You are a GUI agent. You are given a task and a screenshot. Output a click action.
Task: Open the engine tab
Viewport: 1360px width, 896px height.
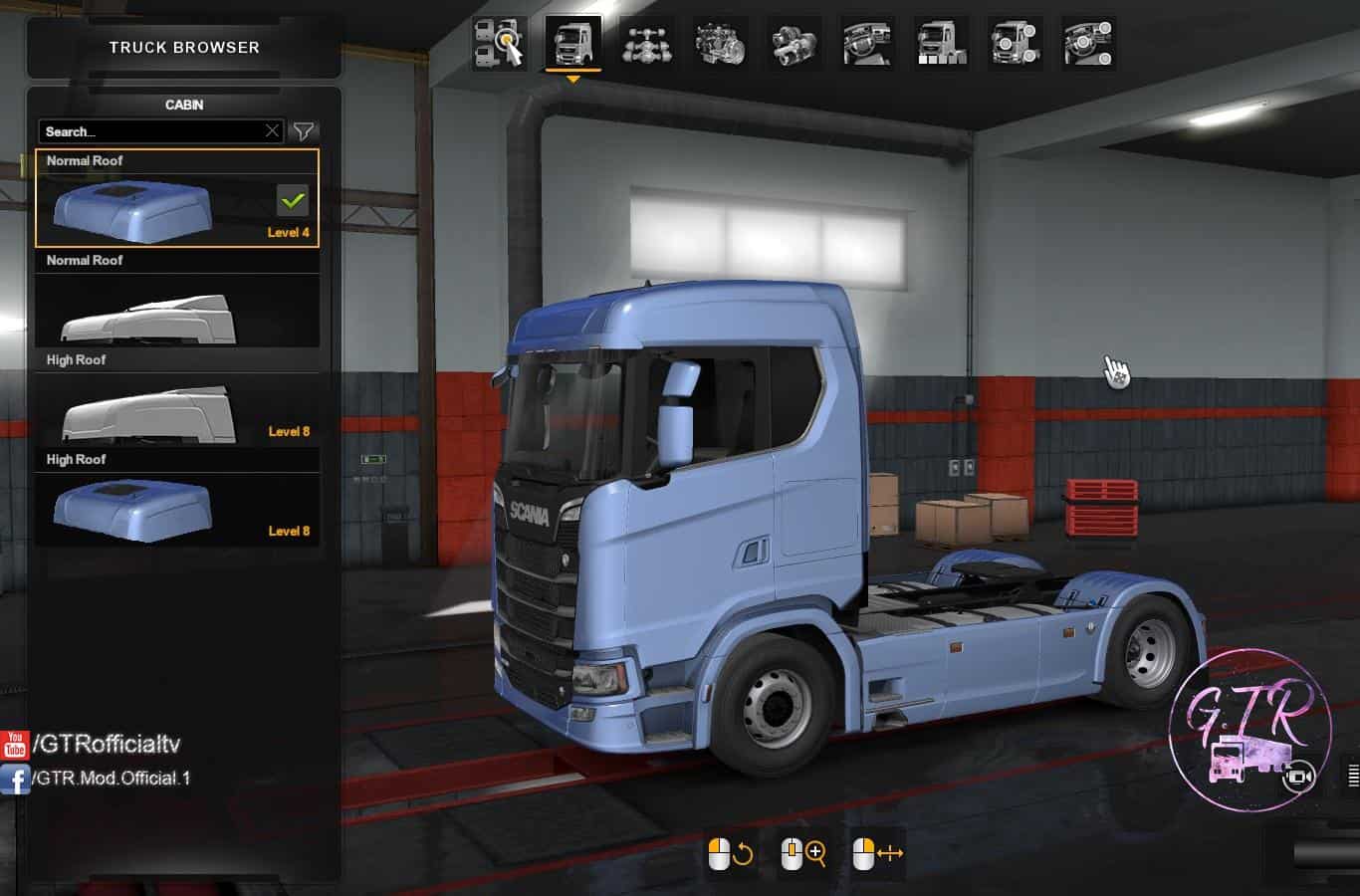(x=720, y=44)
